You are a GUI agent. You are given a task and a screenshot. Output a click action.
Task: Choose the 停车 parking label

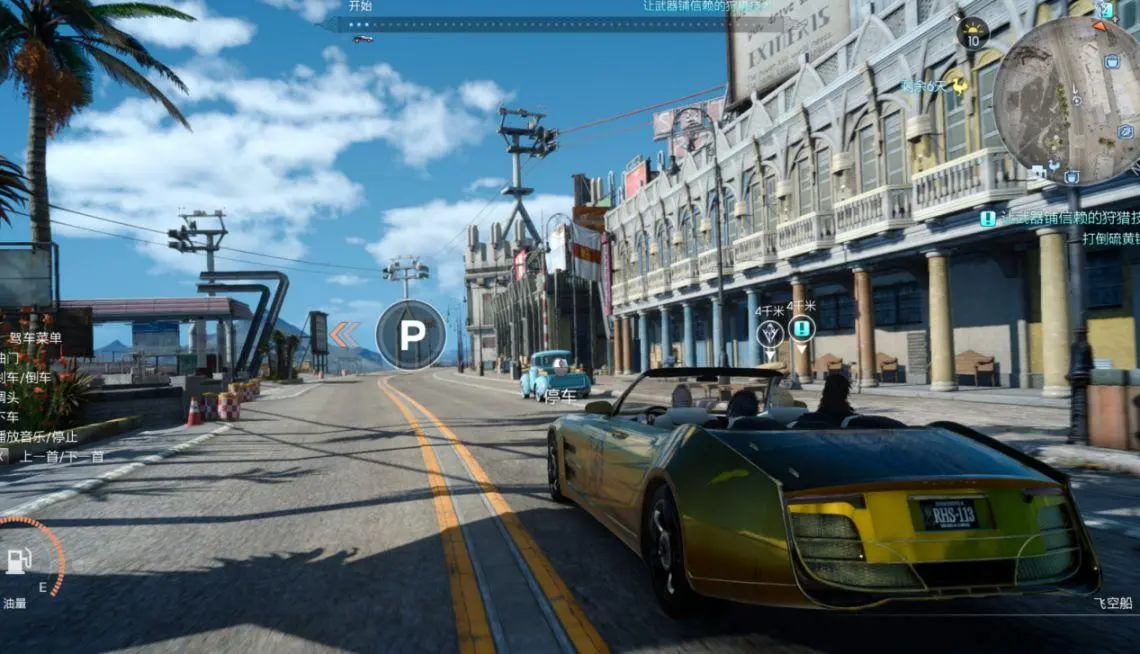560,396
